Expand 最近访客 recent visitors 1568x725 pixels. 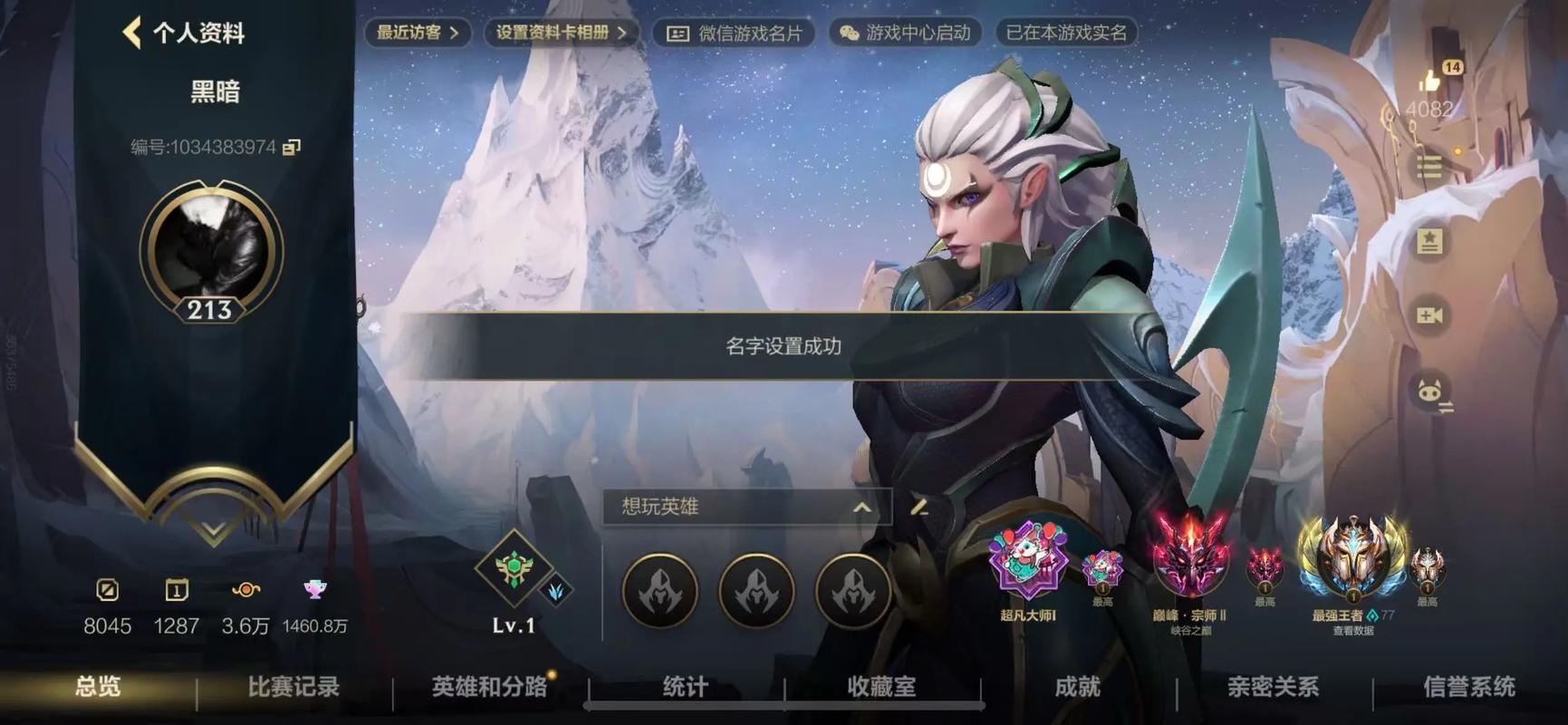pos(416,33)
